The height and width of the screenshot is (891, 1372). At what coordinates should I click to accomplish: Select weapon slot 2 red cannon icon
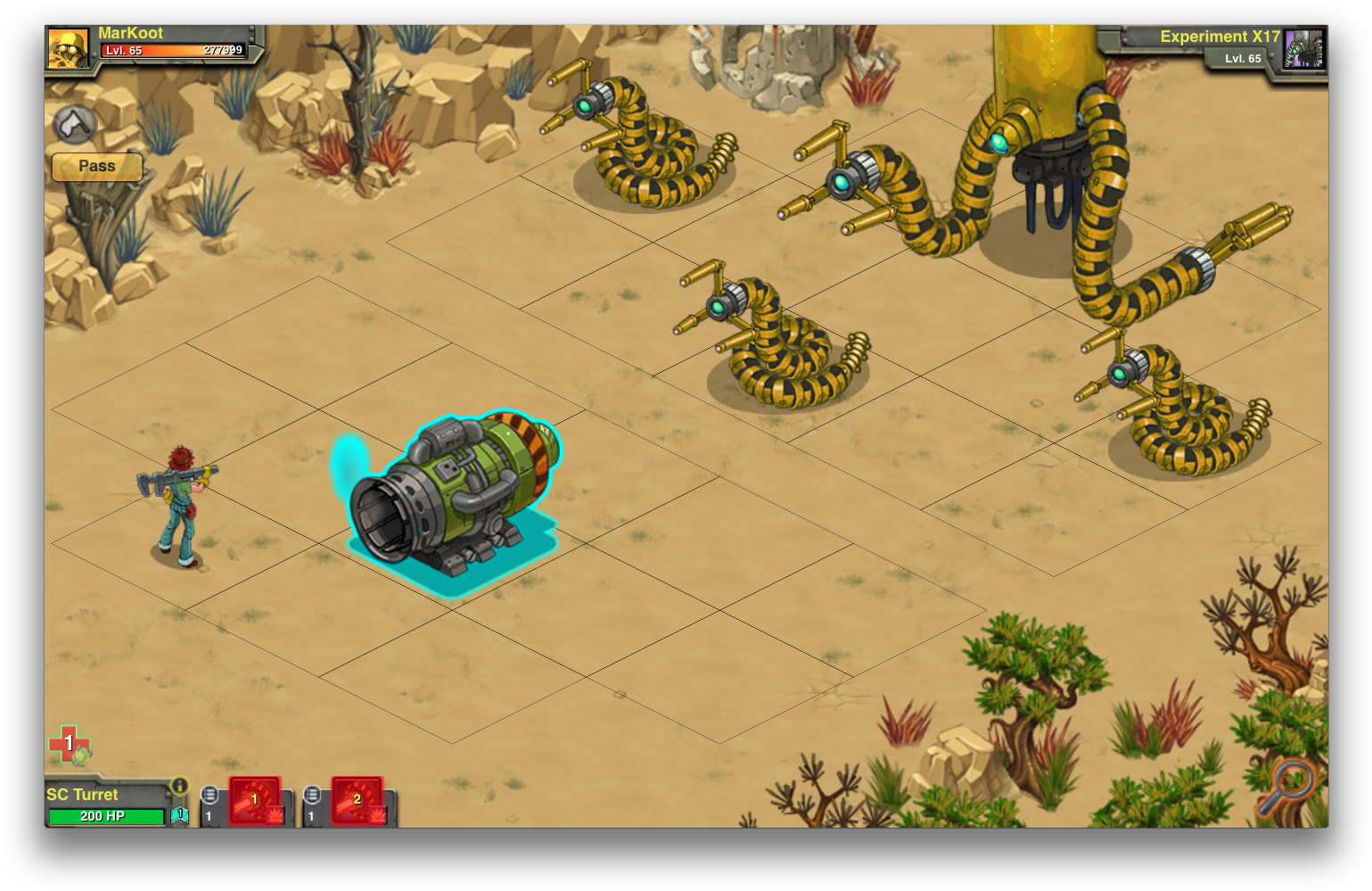coord(356,801)
